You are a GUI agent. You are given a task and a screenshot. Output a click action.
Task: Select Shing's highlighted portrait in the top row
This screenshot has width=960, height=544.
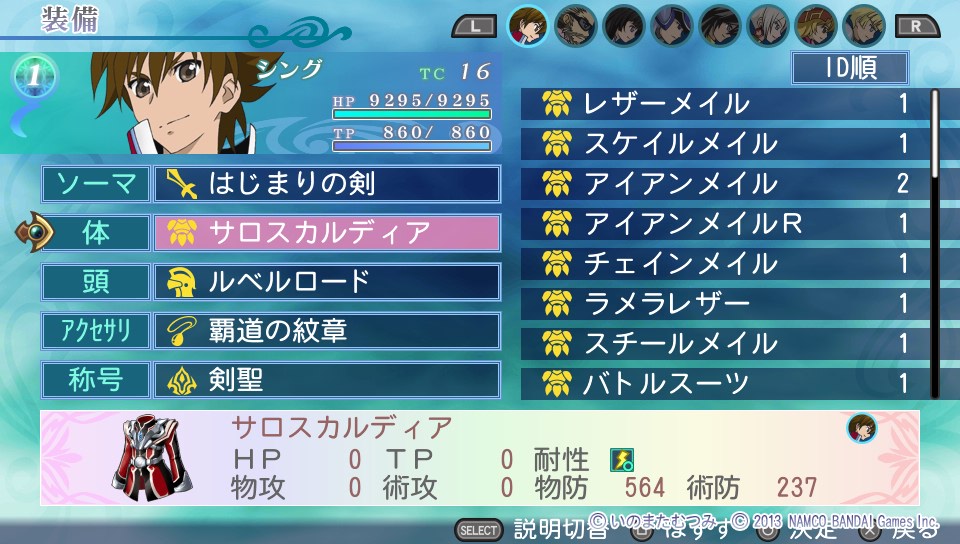(x=529, y=26)
